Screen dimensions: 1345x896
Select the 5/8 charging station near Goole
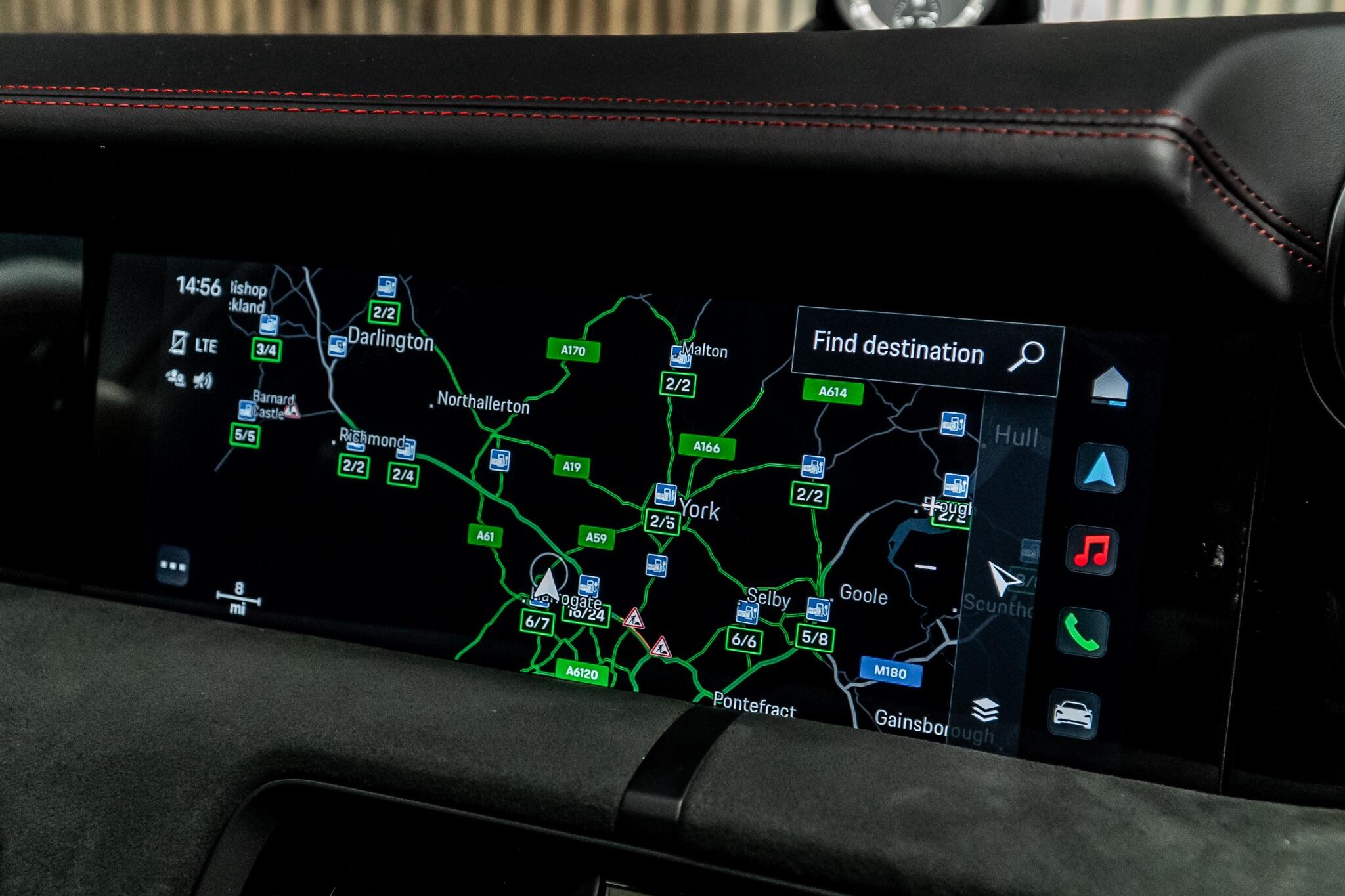815,637
